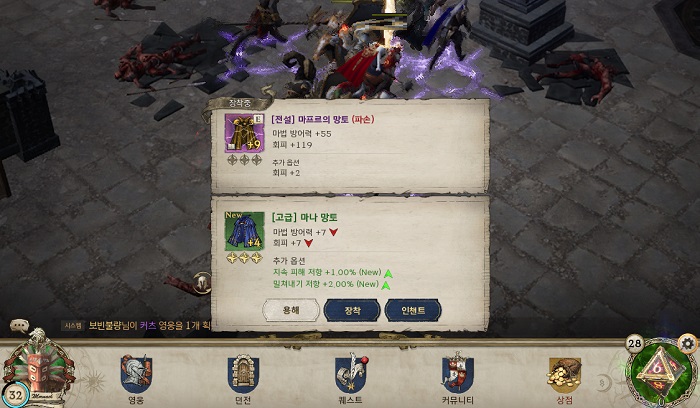Open enchanting with the 인챈트 button
This screenshot has height=408, width=700.
[x=412, y=311]
